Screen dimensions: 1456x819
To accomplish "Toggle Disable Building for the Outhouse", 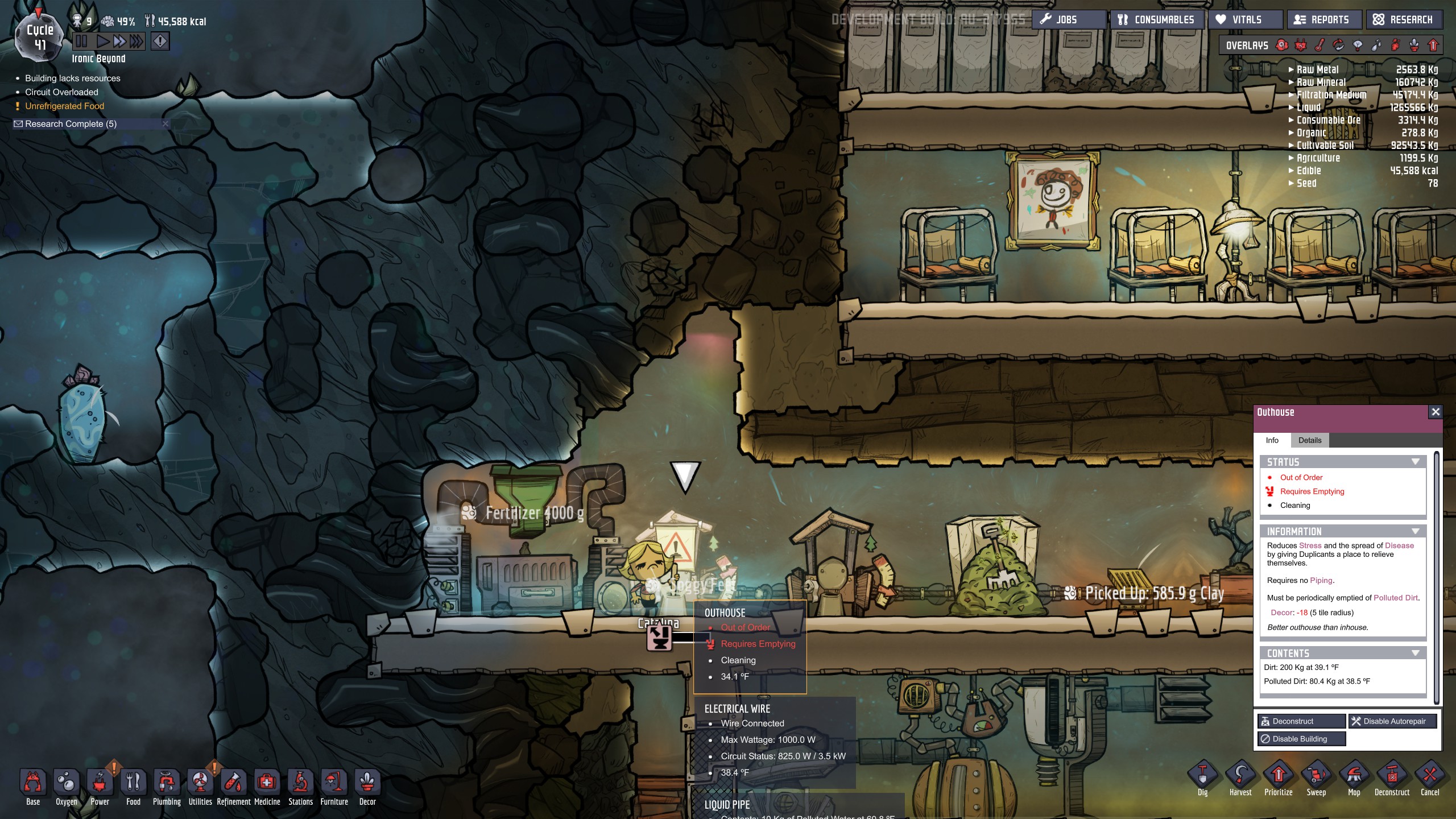I will [x=1302, y=738].
